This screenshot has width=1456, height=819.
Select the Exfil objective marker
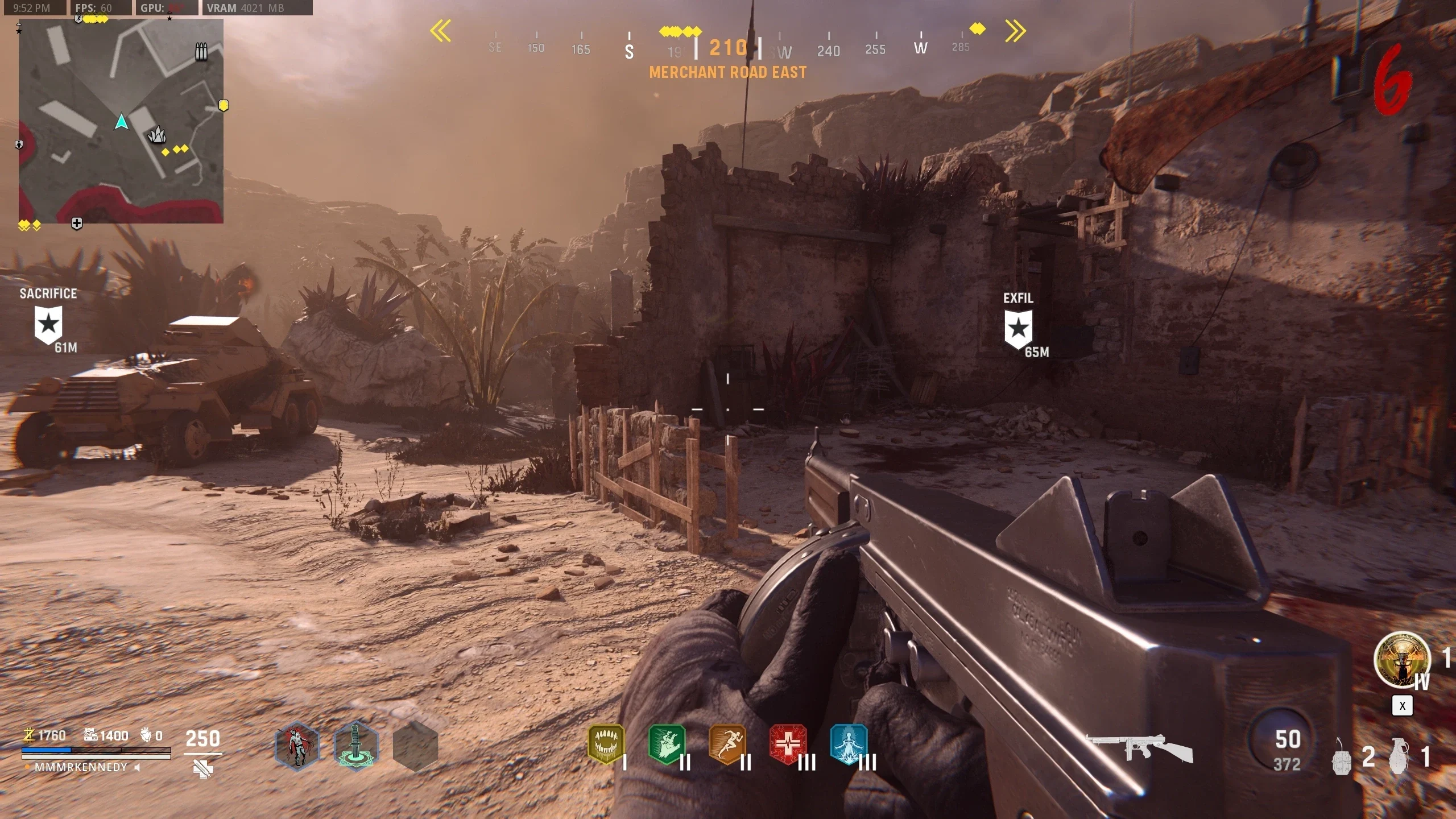(1018, 329)
